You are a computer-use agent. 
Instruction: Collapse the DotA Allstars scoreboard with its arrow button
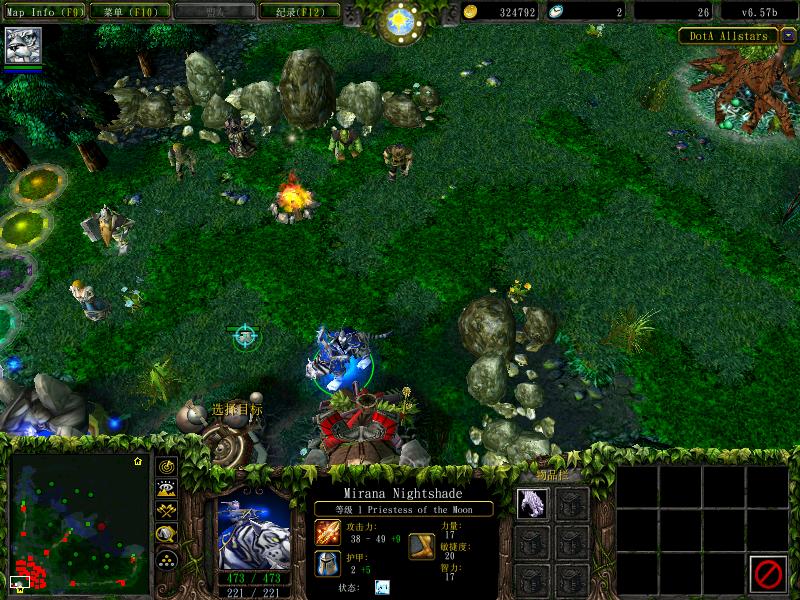[x=788, y=36]
